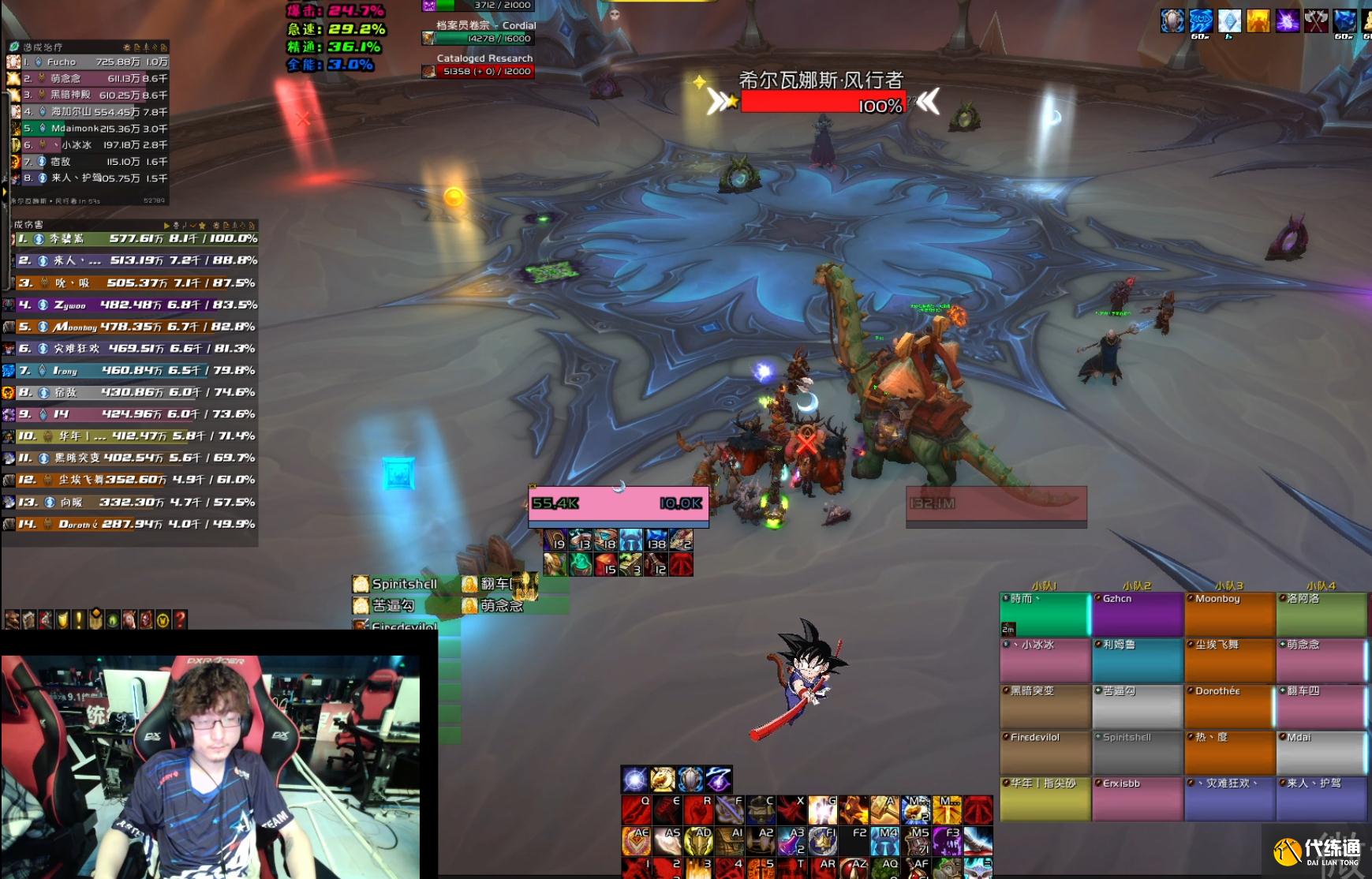Image resolution: width=1372 pixels, height=879 pixels.
Task: Target Gzhcn in the raid frames
Action: coord(1137,614)
